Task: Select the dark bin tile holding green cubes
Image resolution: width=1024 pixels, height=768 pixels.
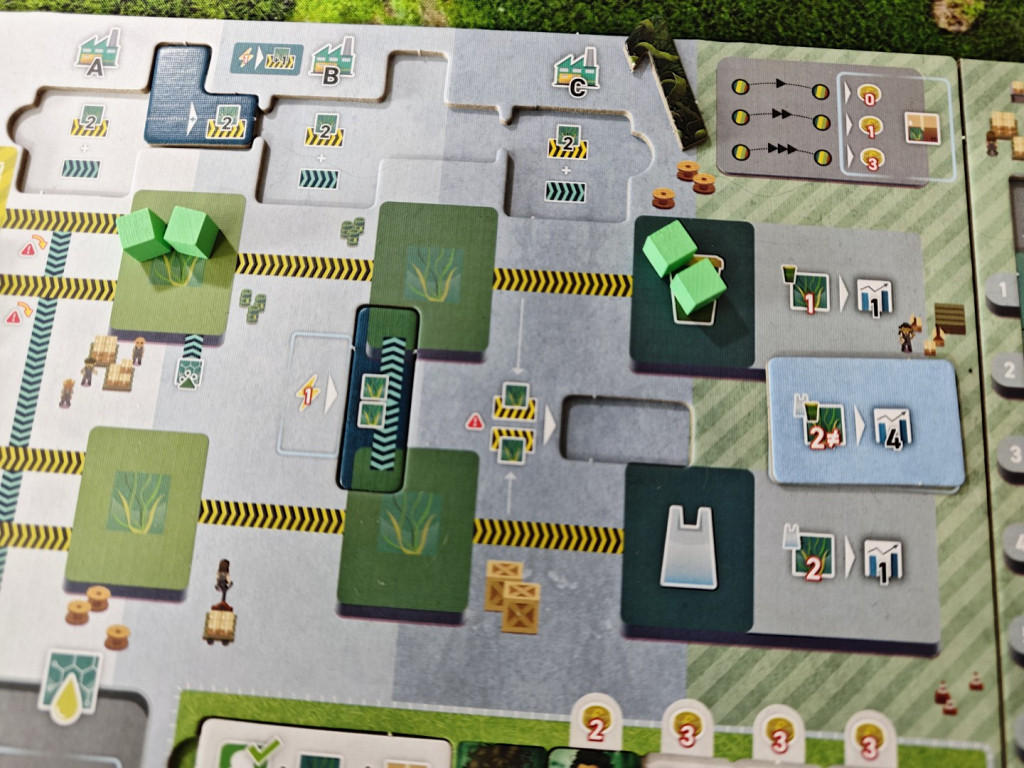Action: coord(693,291)
